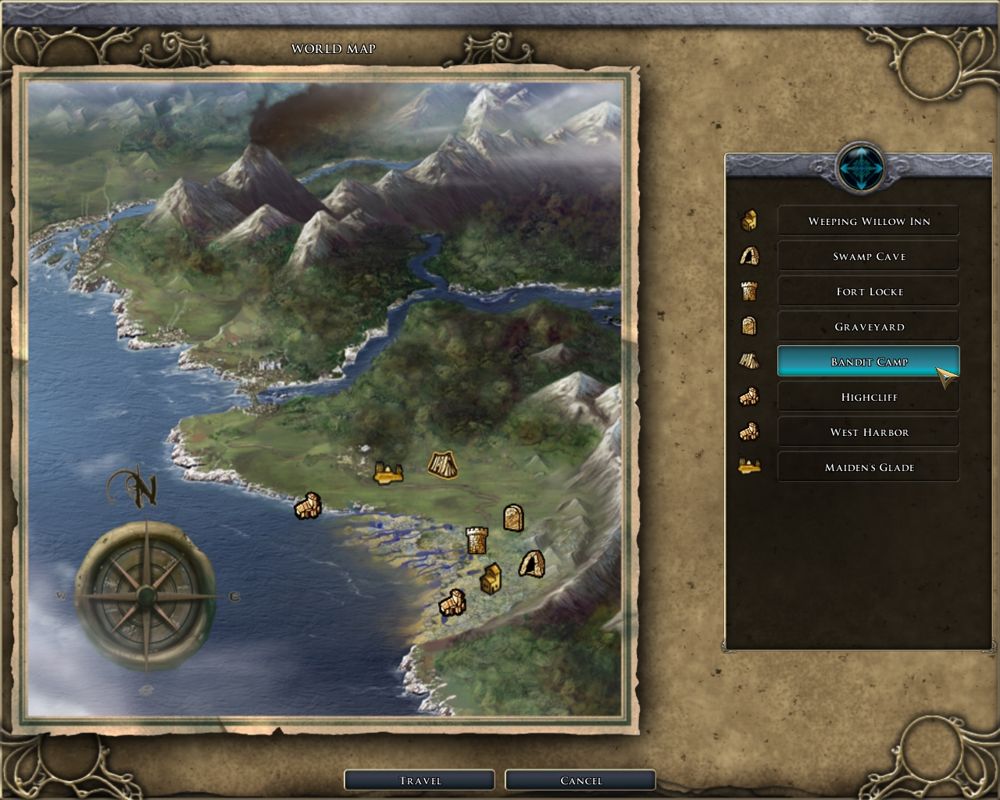Select the Weeping Willow Inn map marker
The height and width of the screenshot is (800, 1000).
[490, 578]
